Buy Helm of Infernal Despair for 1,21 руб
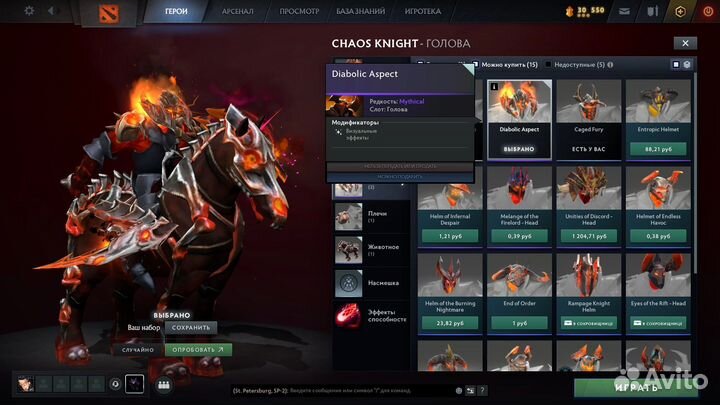Viewport: 720px width, 405px height. [449, 236]
